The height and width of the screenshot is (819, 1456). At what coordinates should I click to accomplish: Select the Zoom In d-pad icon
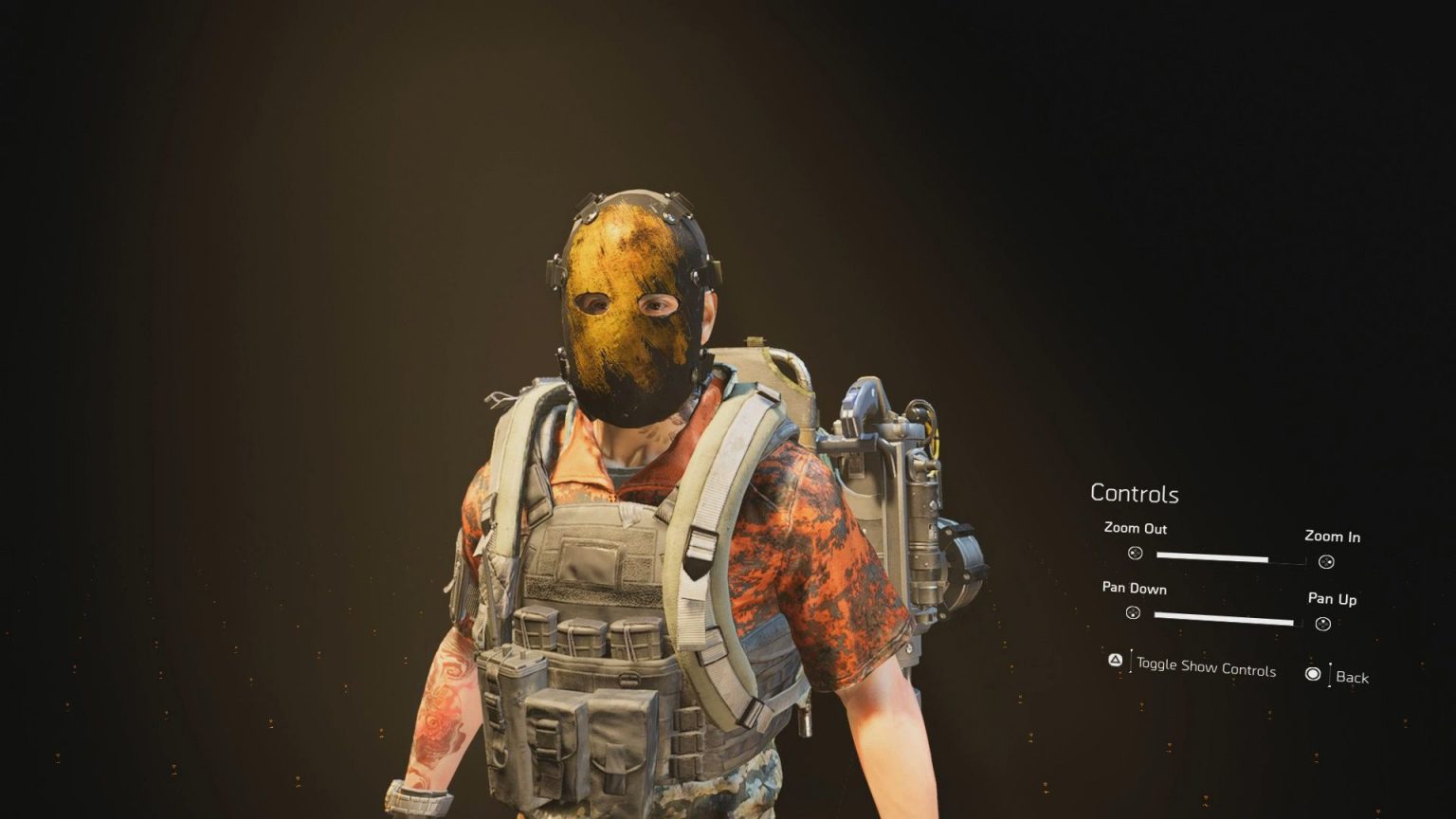tap(1324, 561)
